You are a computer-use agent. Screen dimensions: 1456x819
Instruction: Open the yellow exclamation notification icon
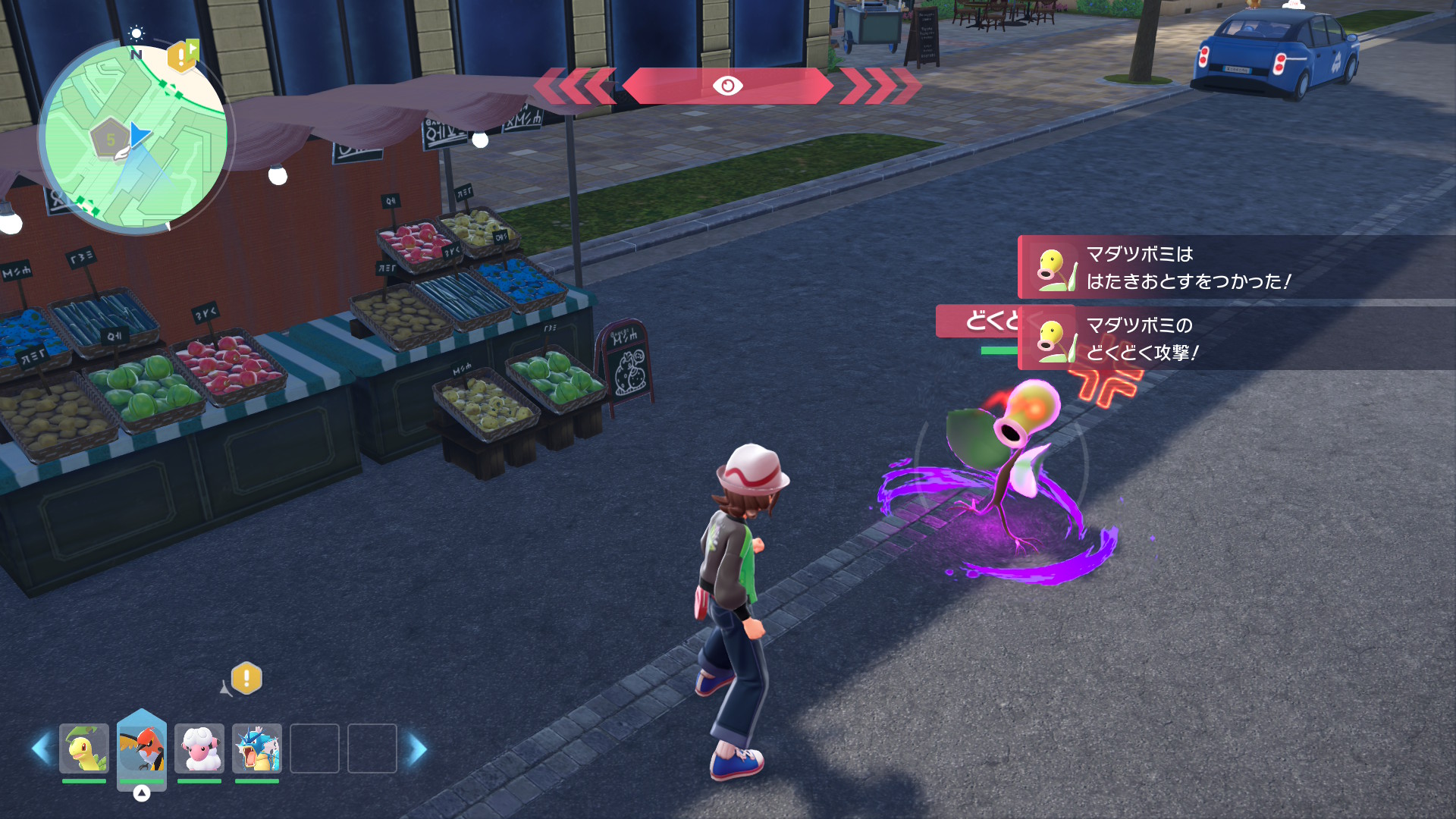pos(246,678)
